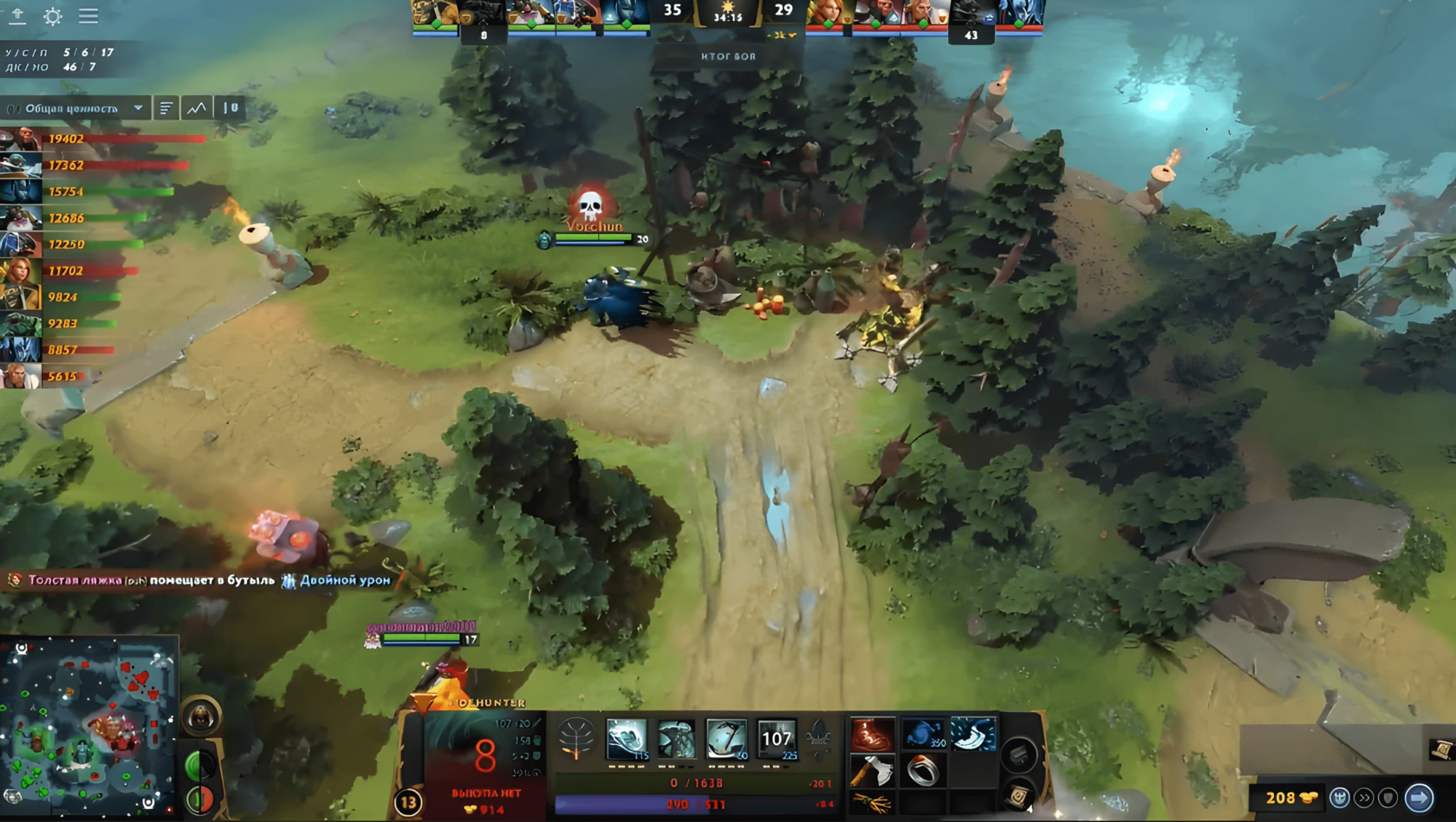Screen dimensions: 1456x822
Task: Select the silver ring item slot
Action: point(922,770)
